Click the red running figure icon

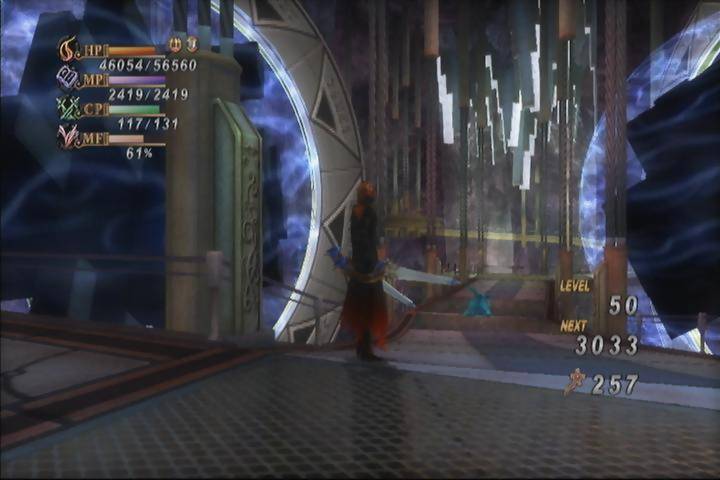[x=574, y=382]
